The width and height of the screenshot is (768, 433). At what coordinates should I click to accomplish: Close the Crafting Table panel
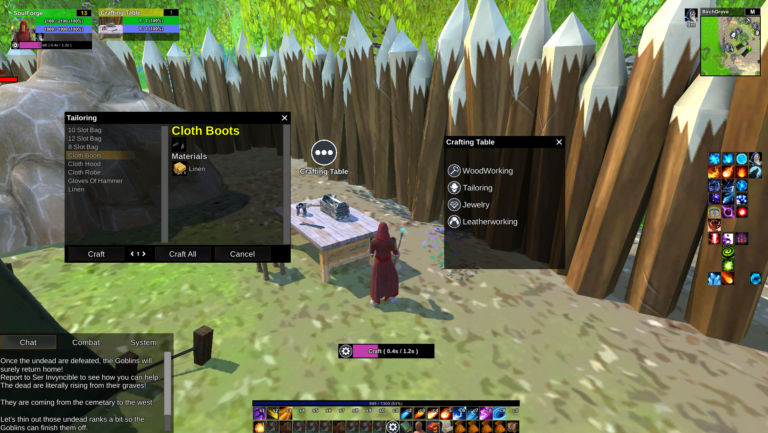558,142
